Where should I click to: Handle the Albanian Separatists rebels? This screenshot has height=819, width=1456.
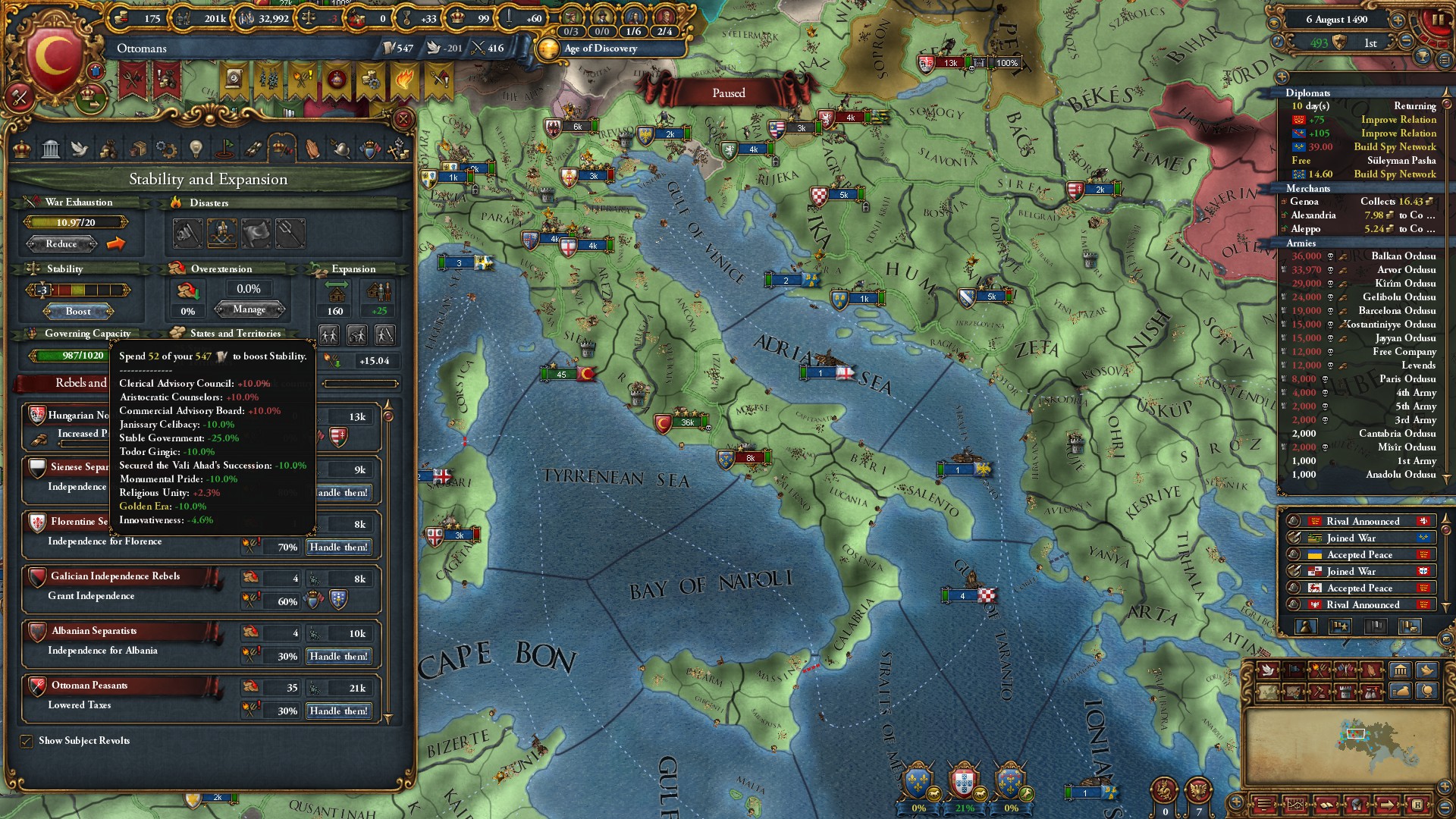(338, 656)
